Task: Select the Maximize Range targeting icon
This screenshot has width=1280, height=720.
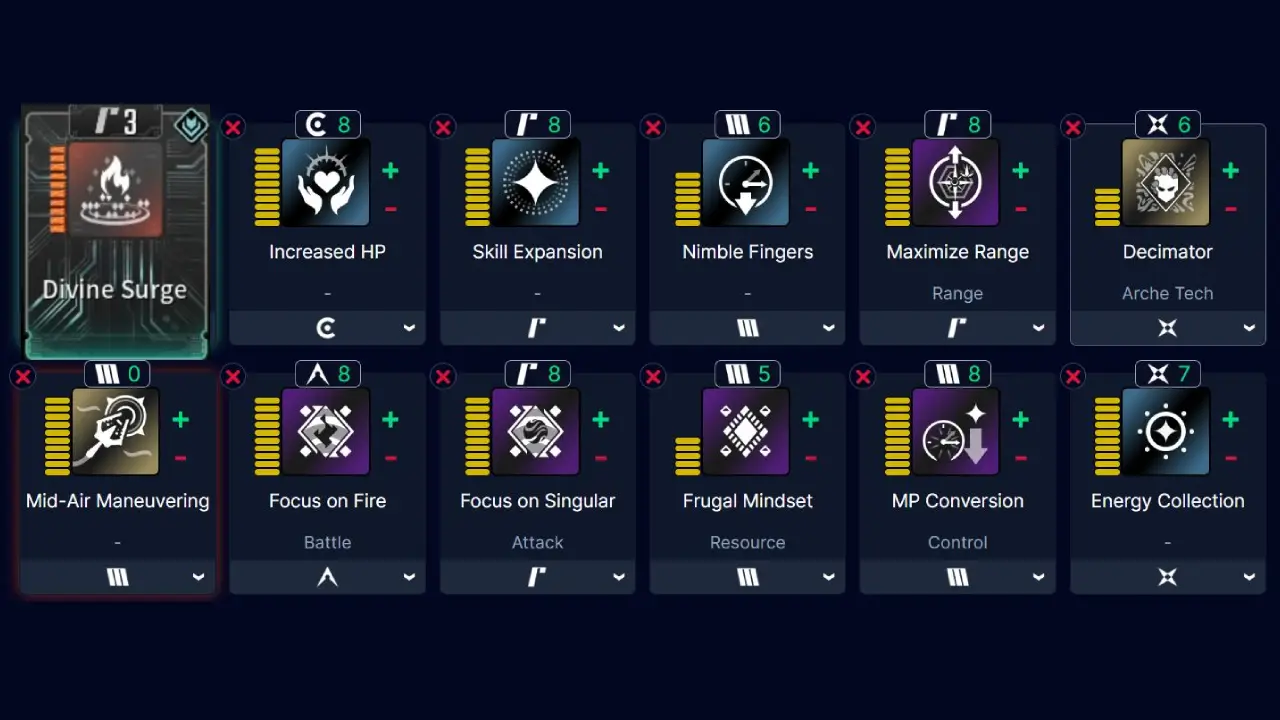Action: (x=957, y=182)
